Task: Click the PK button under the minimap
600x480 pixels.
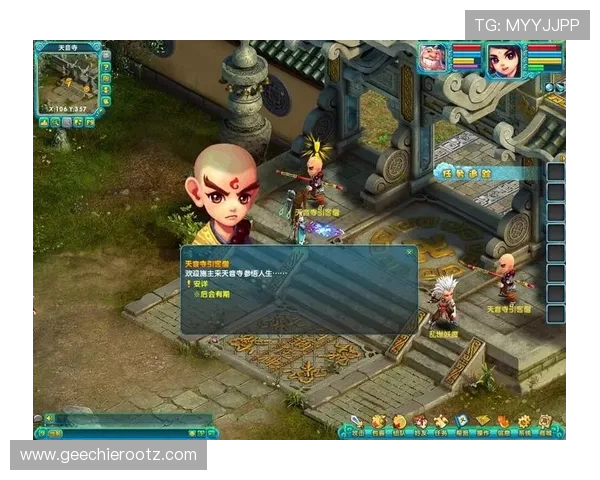Action: [x=90, y=122]
